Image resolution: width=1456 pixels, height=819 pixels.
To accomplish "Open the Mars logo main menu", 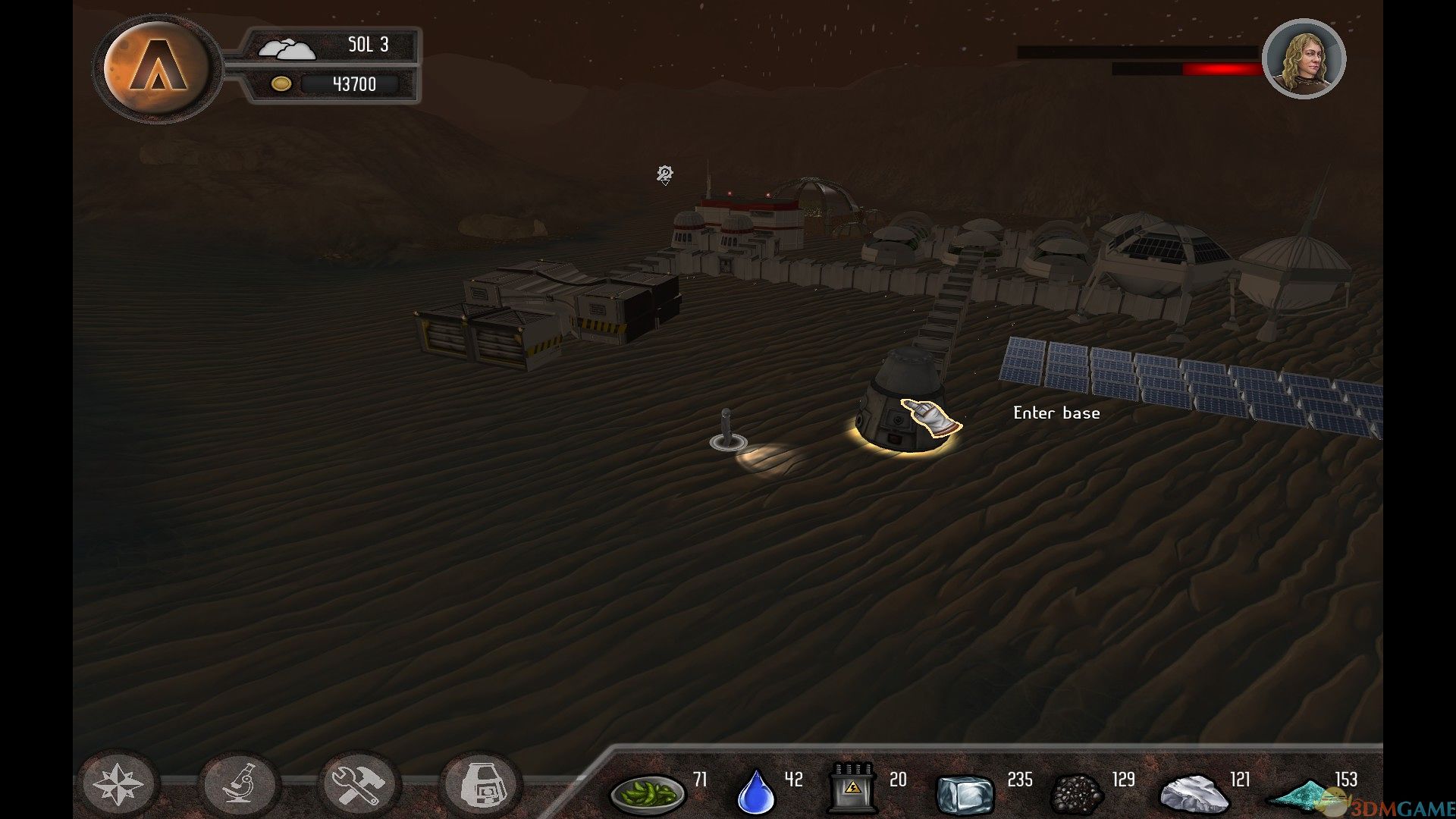I will click(x=156, y=68).
